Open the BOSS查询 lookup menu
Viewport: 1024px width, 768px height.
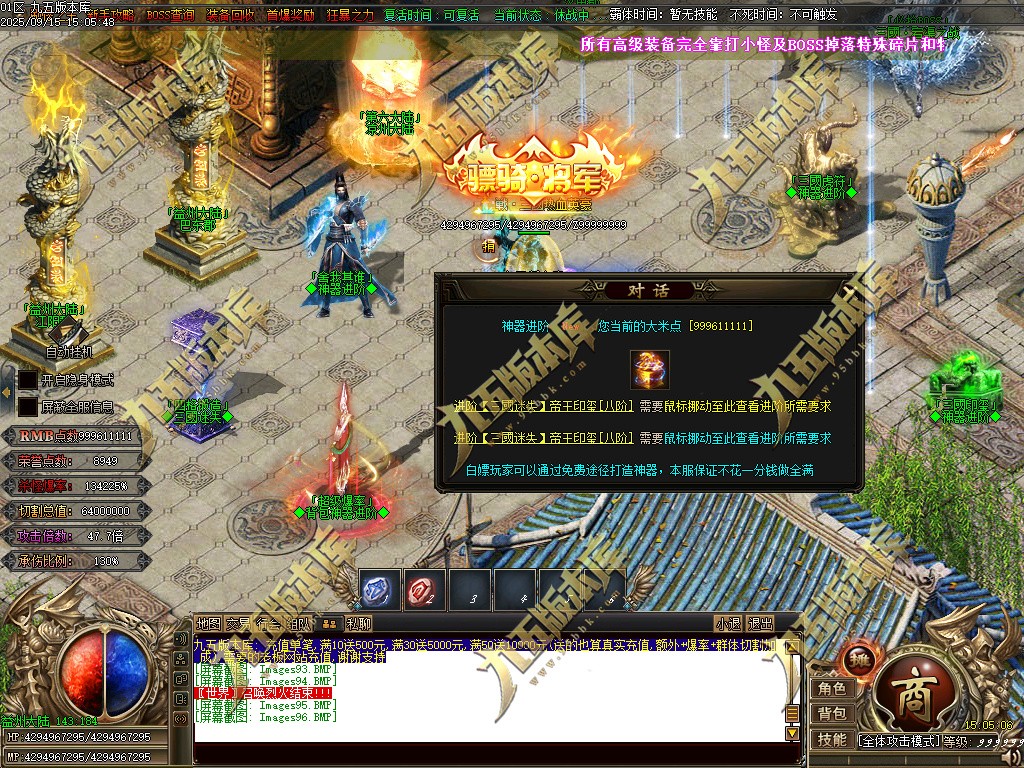(170, 16)
